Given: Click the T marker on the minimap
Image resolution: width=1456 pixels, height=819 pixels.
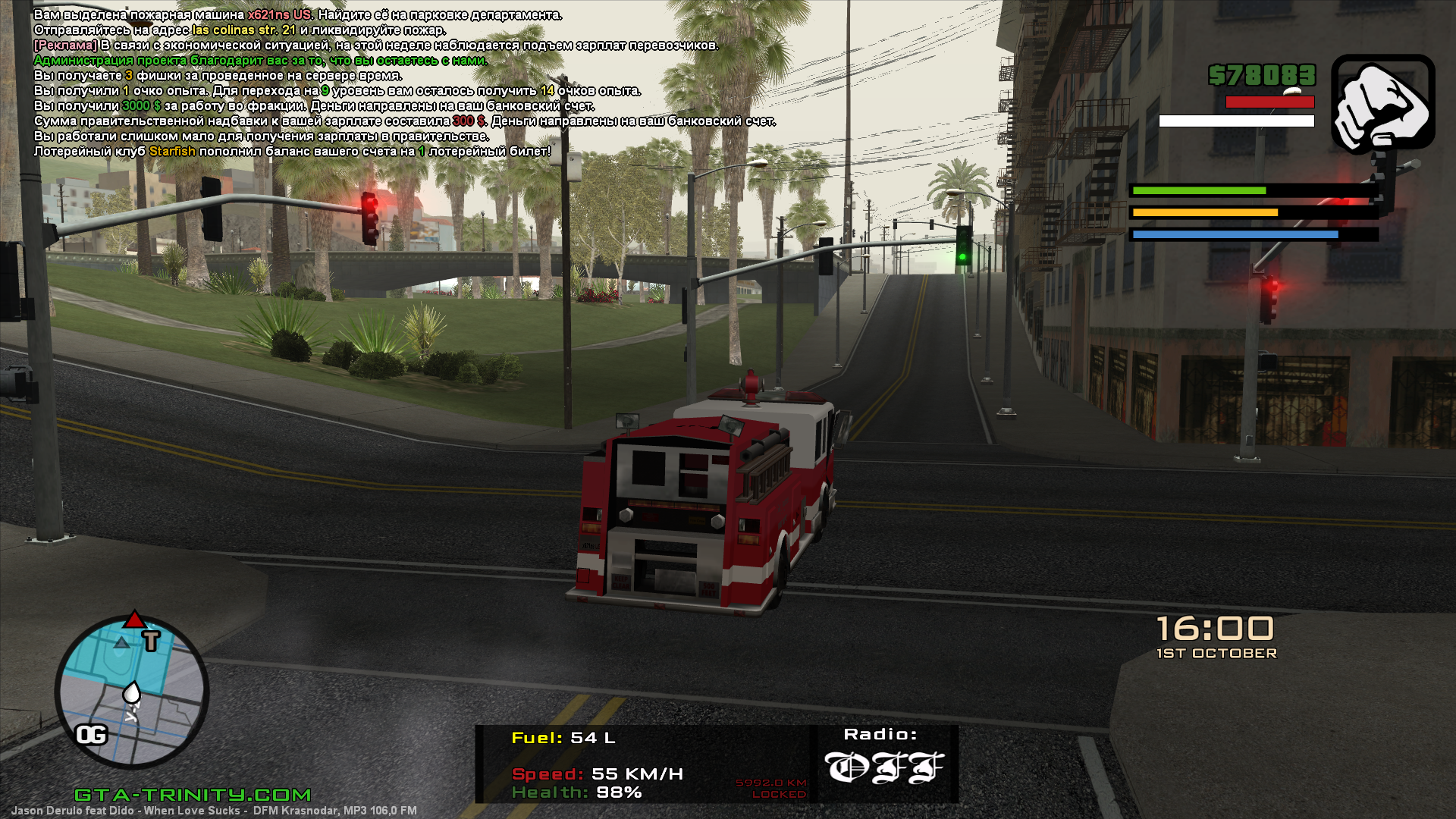Looking at the screenshot, I should (x=152, y=641).
